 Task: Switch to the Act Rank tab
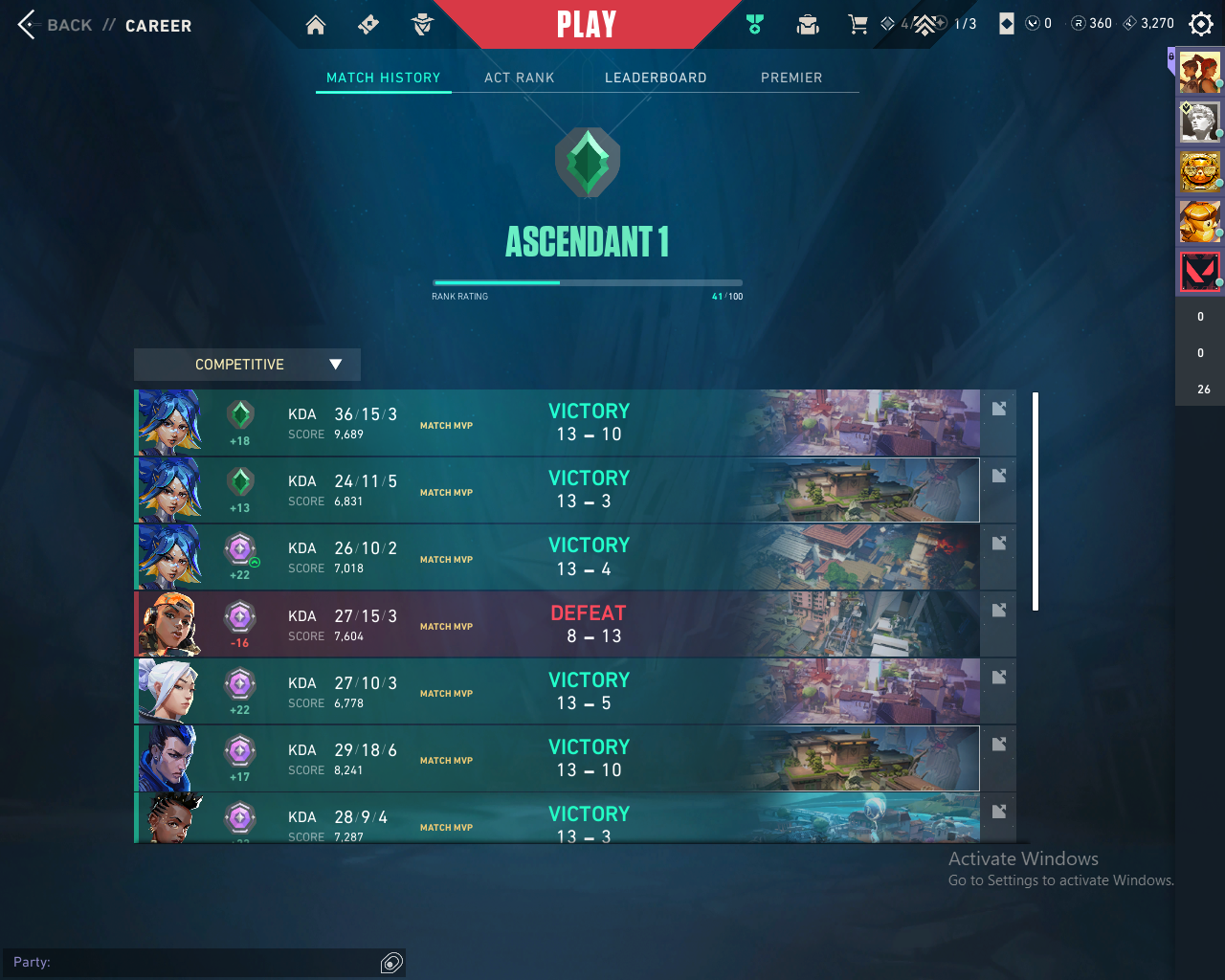pyautogui.click(x=519, y=78)
